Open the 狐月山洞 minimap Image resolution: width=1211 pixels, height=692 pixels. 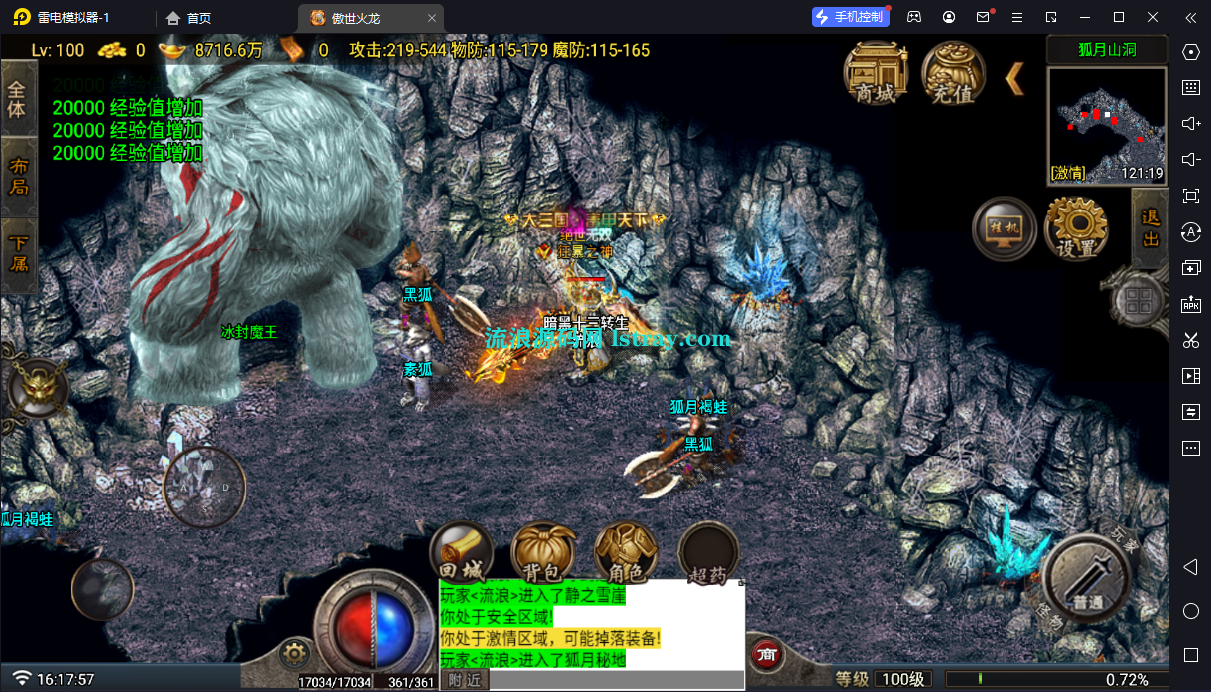pyautogui.click(x=1107, y=125)
